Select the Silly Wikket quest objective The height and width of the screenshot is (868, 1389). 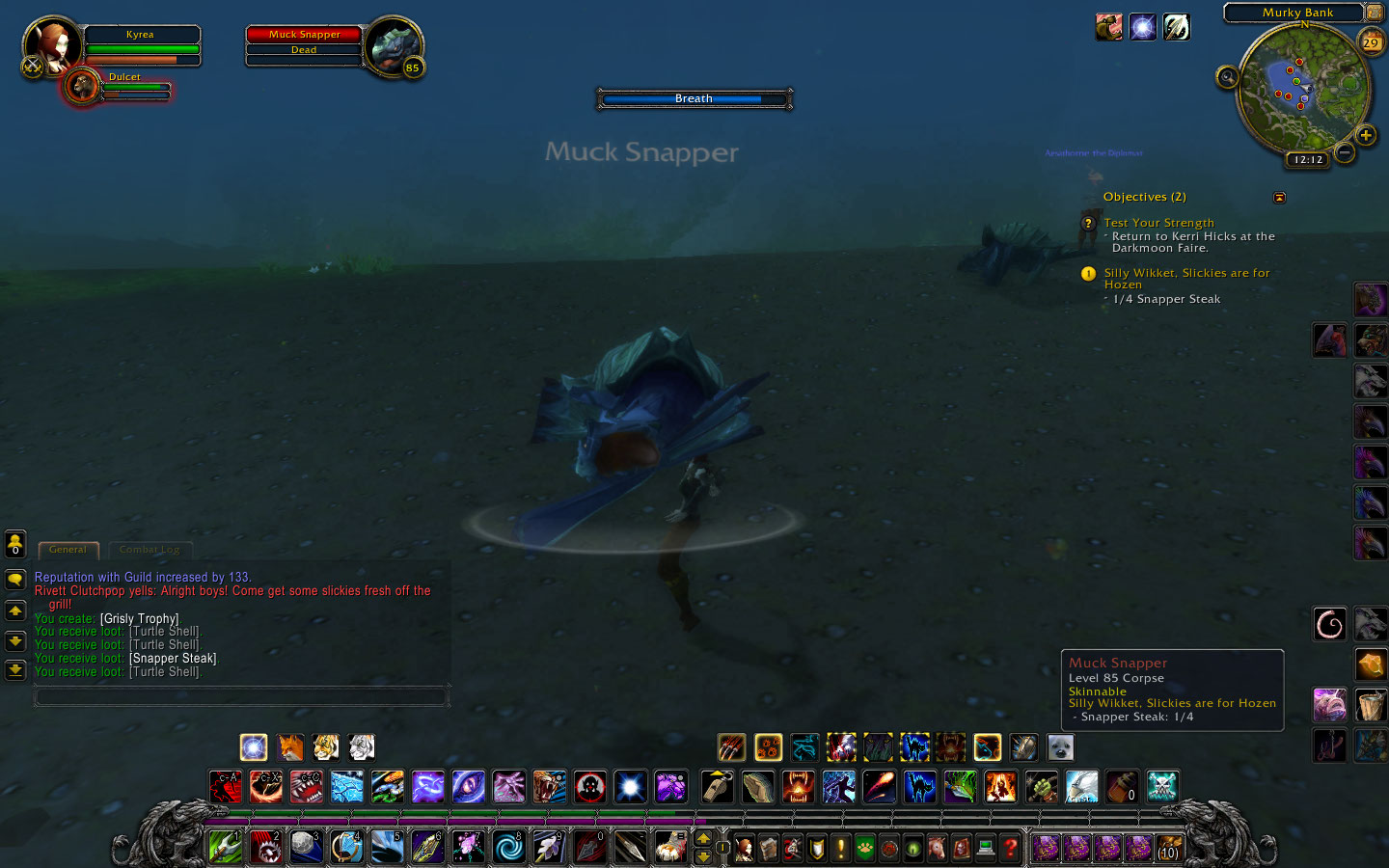point(1186,279)
